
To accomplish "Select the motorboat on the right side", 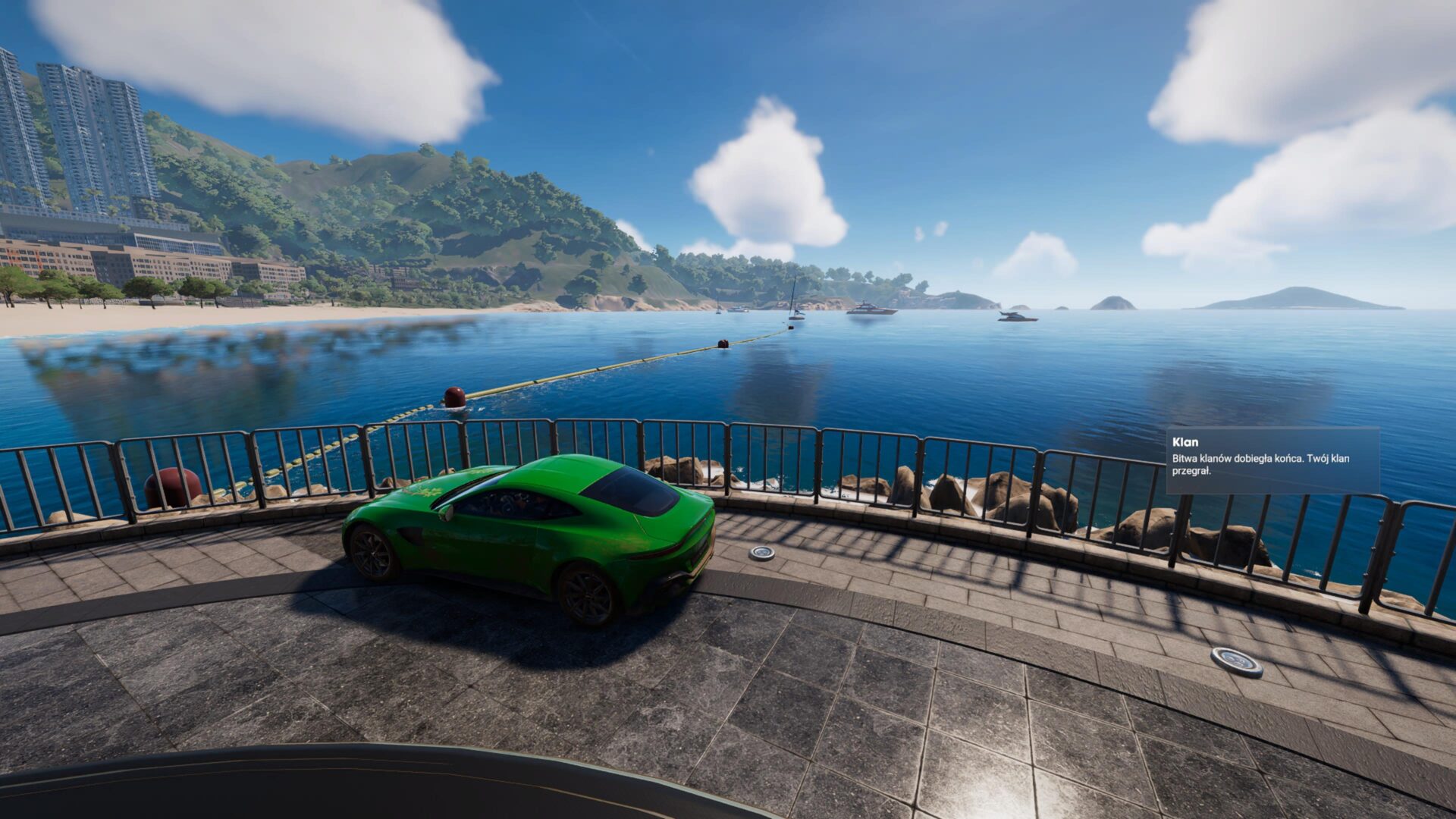I will [x=1017, y=316].
